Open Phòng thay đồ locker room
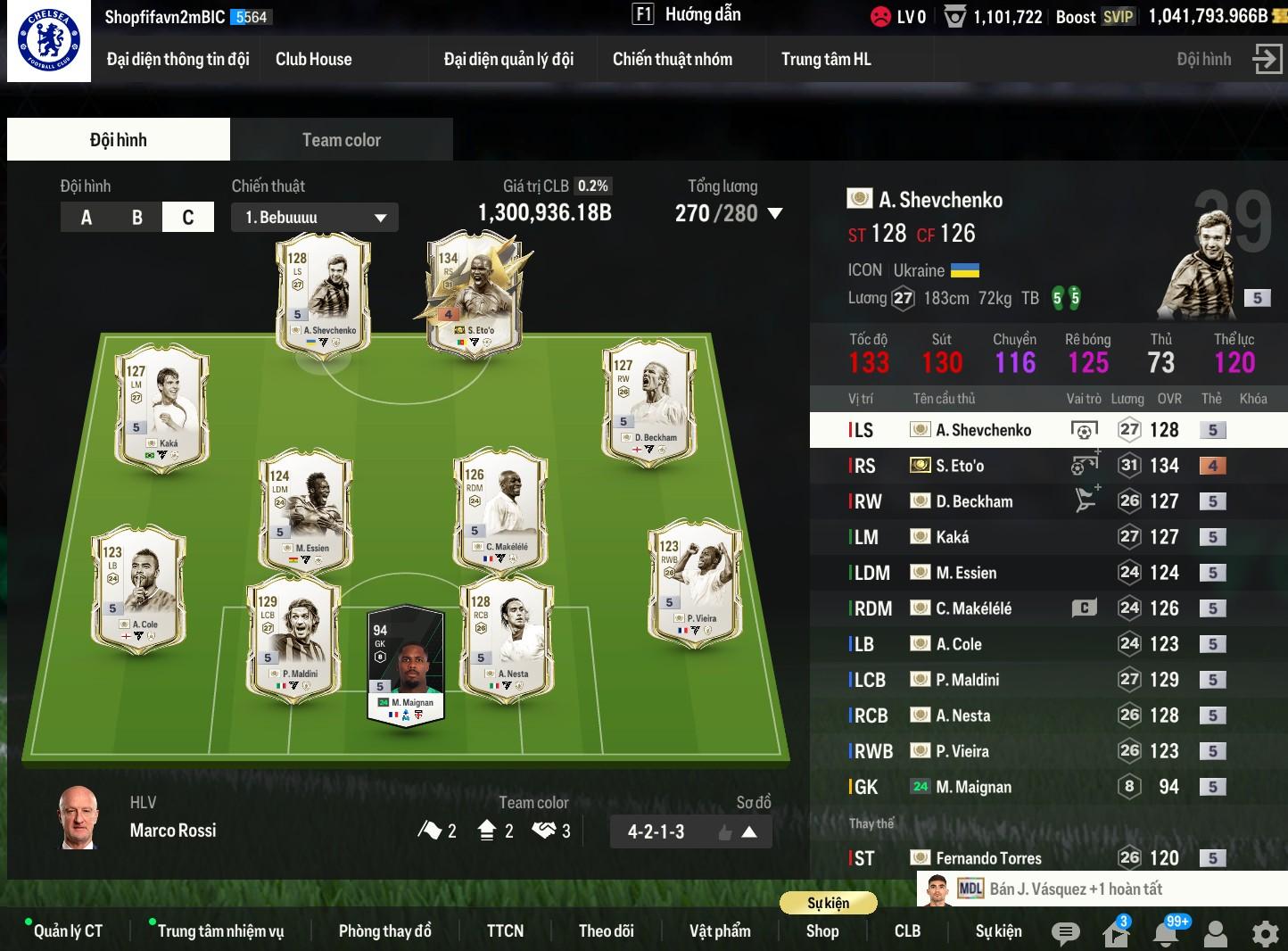The height and width of the screenshot is (951, 1288). point(384,931)
